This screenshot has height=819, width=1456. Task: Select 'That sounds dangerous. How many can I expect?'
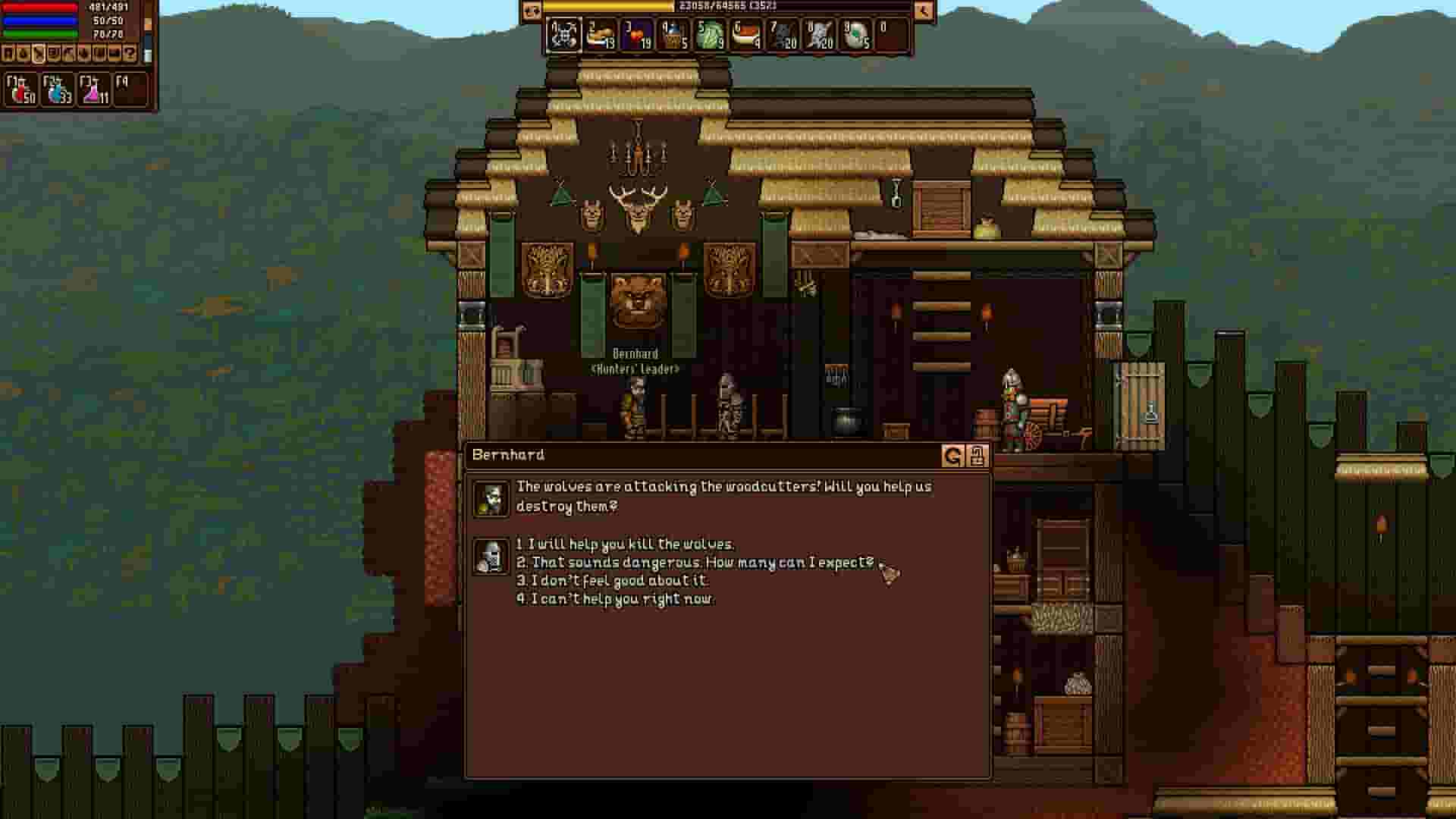tap(698, 562)
